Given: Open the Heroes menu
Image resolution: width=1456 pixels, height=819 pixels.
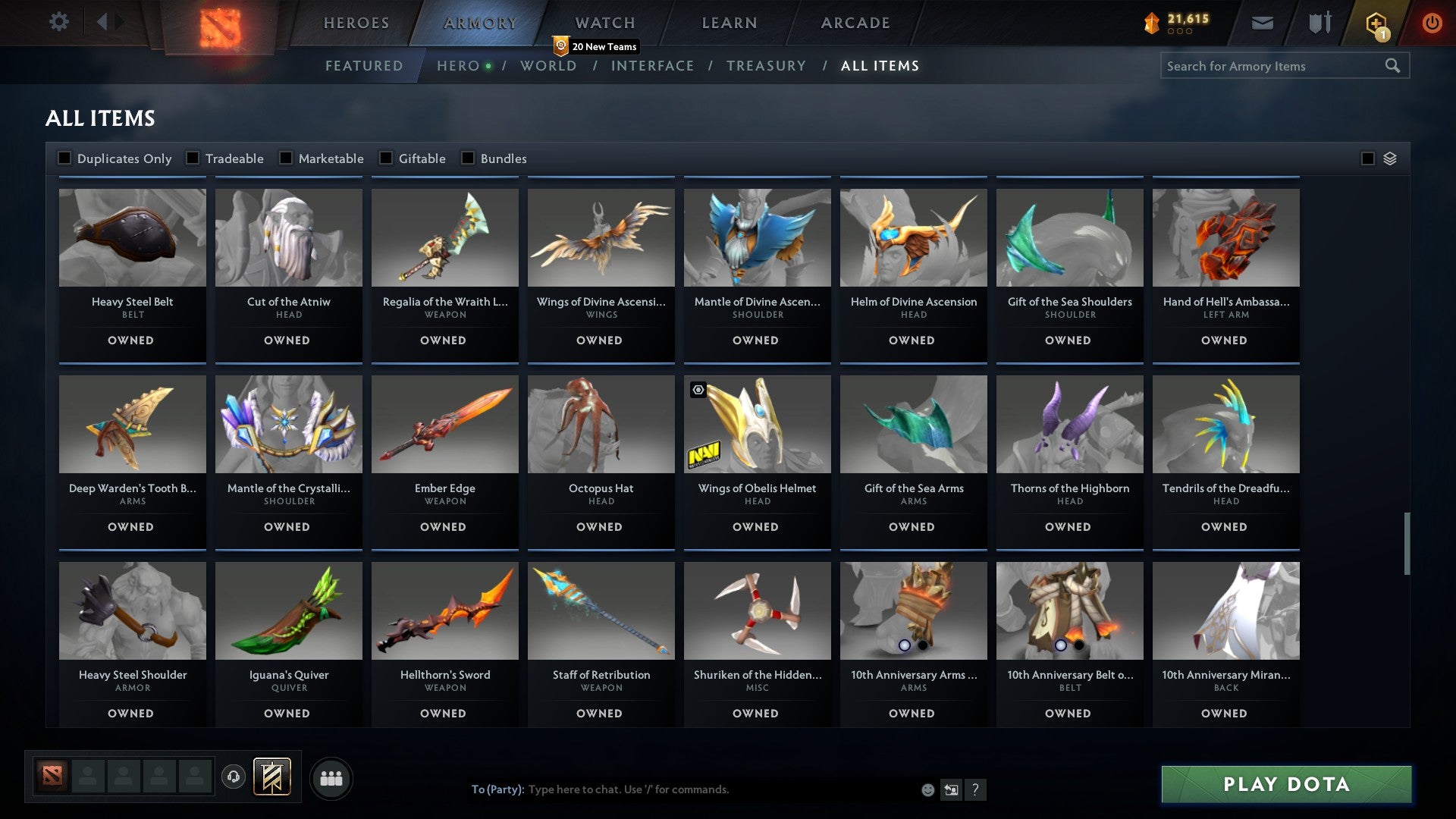Looking at the screenshot, I should point(356,23).
